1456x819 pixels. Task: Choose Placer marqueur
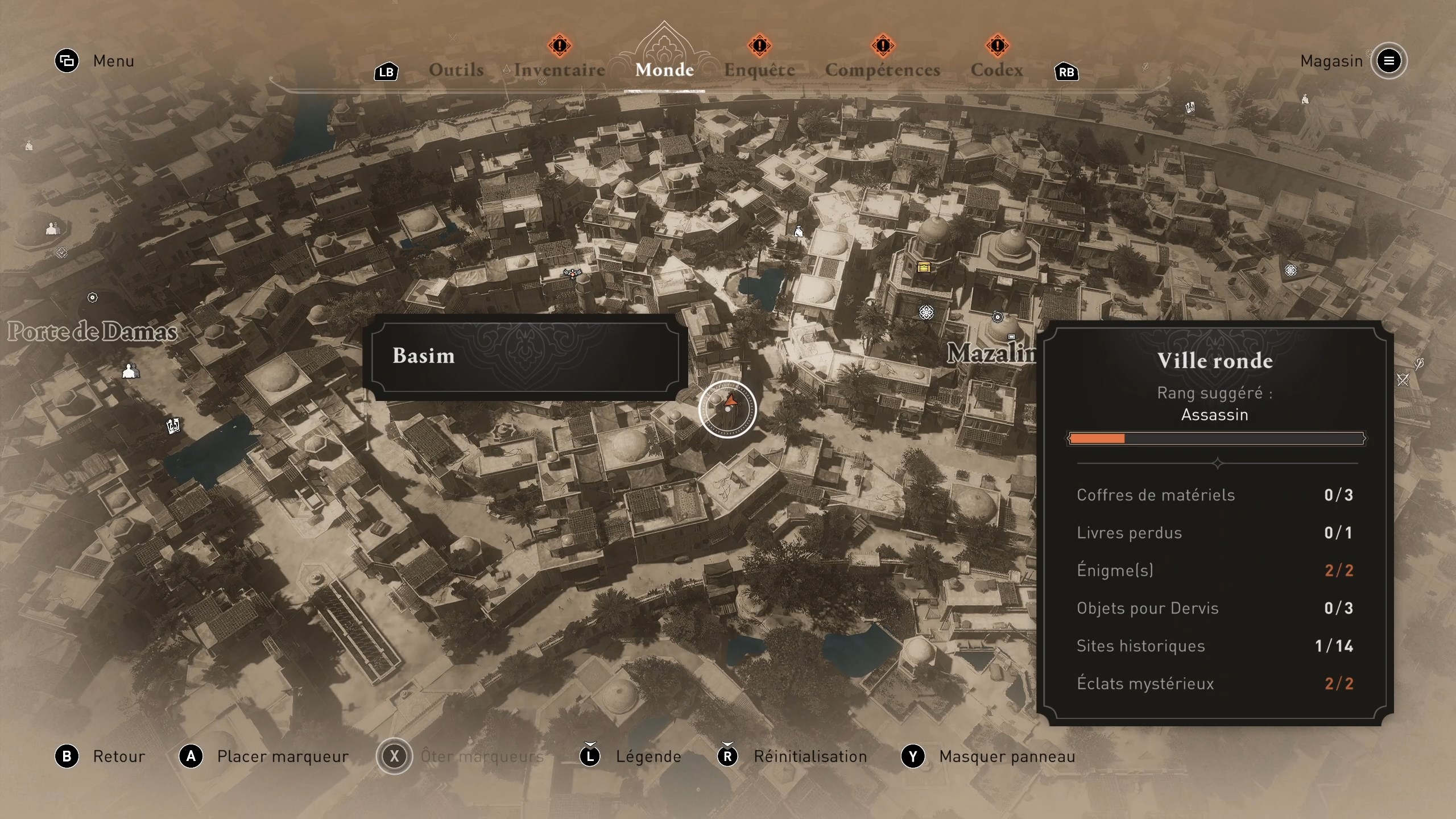click(x=282, y=756)
